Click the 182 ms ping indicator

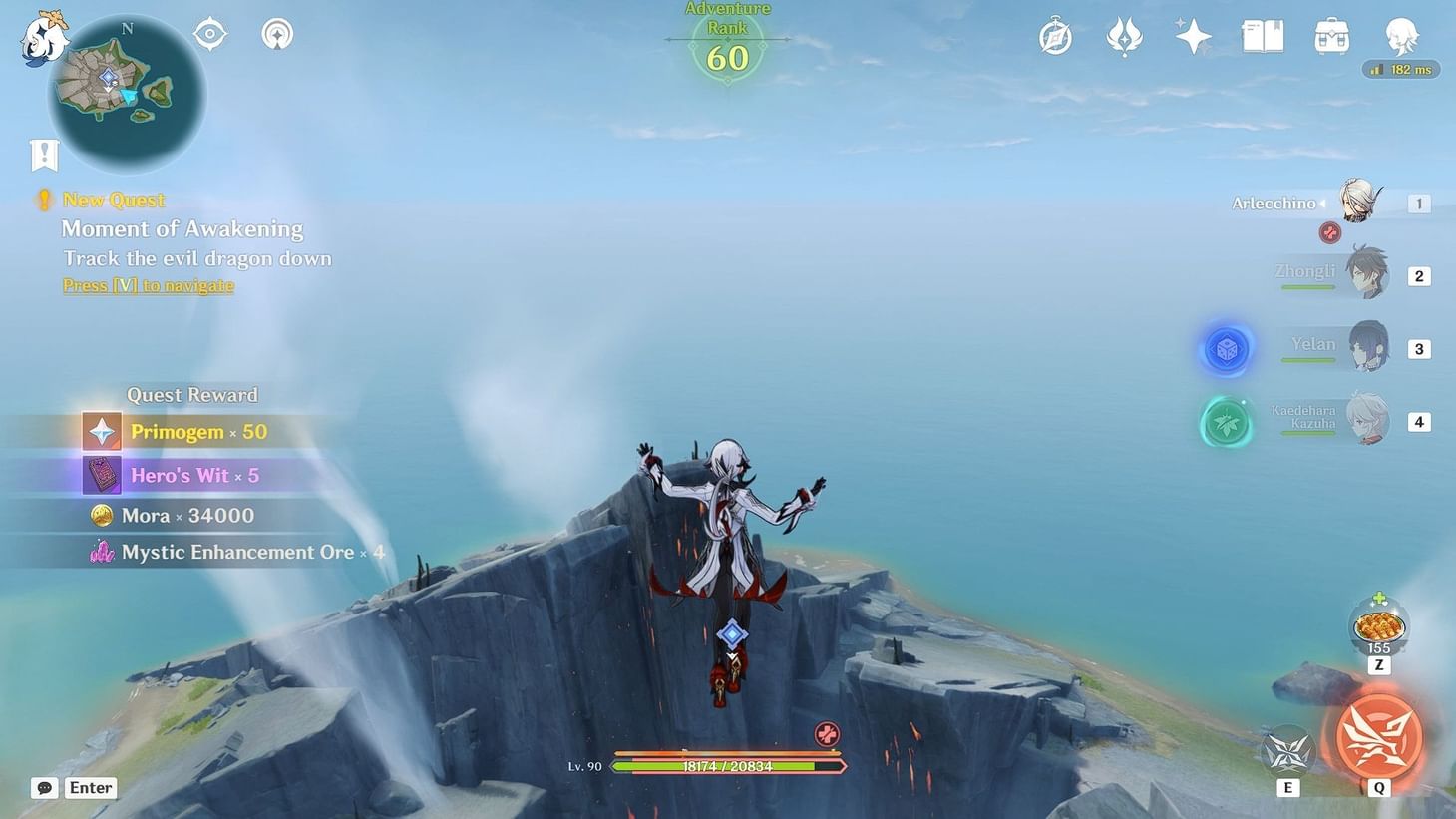pyautogui.click(x=1400, y=69)
